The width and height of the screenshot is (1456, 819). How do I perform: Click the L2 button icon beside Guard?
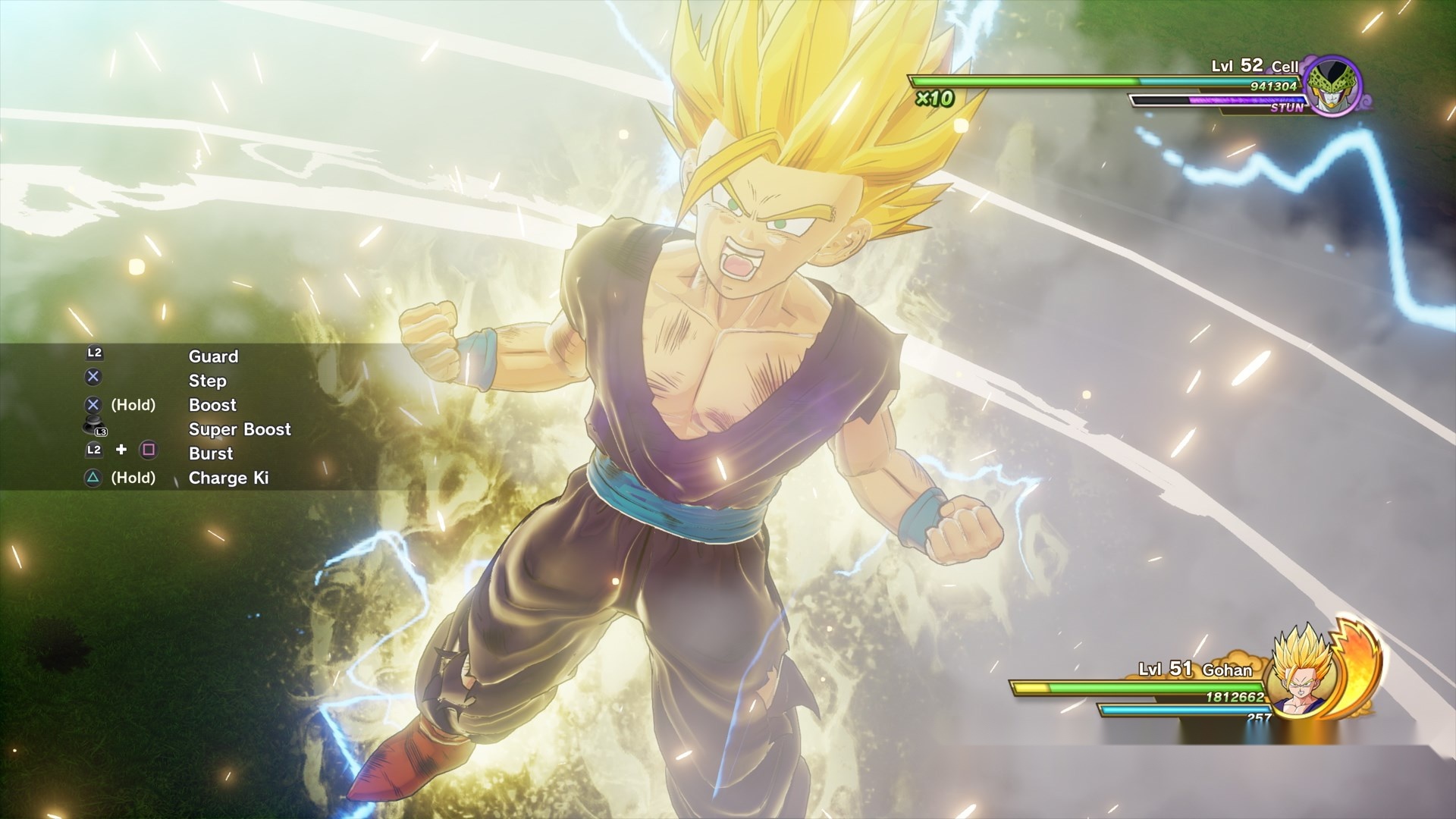(93, 353)
